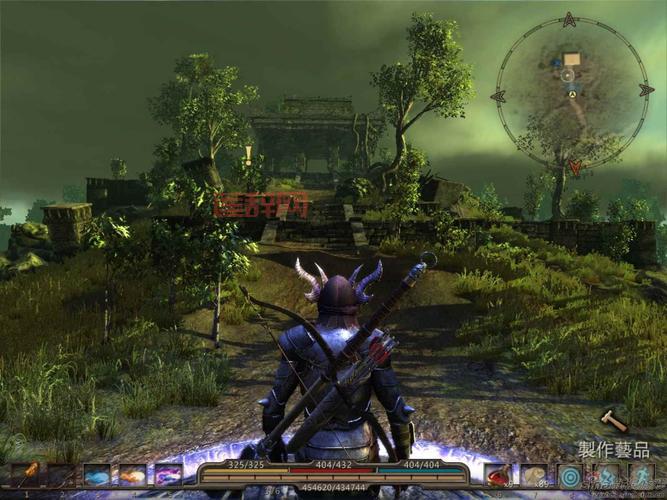Image resolution: width=667 pixels, height=500 pixels.
Task: Cast the purple magic bolt spell
Action: [168, 475]
